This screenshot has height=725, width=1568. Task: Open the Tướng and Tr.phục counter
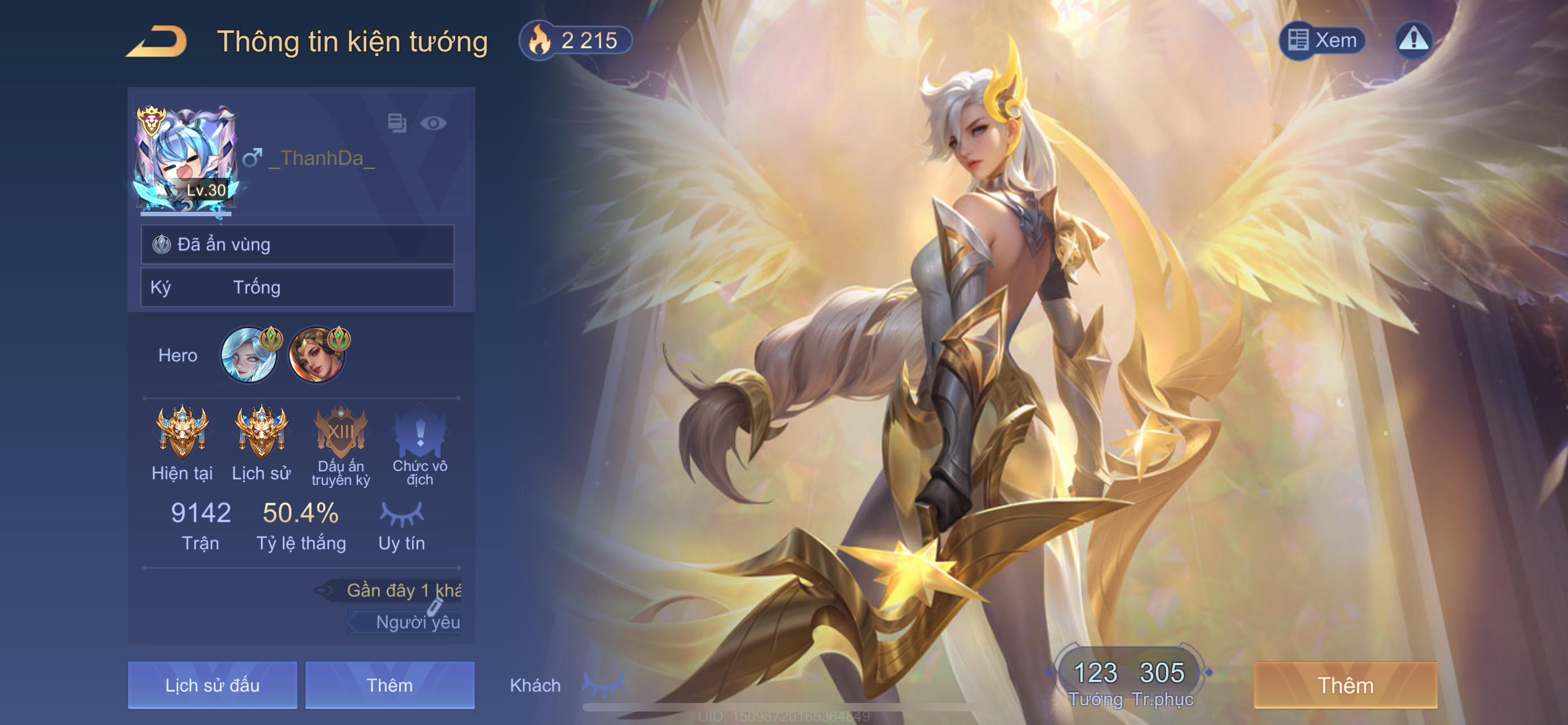(1130, 682)
